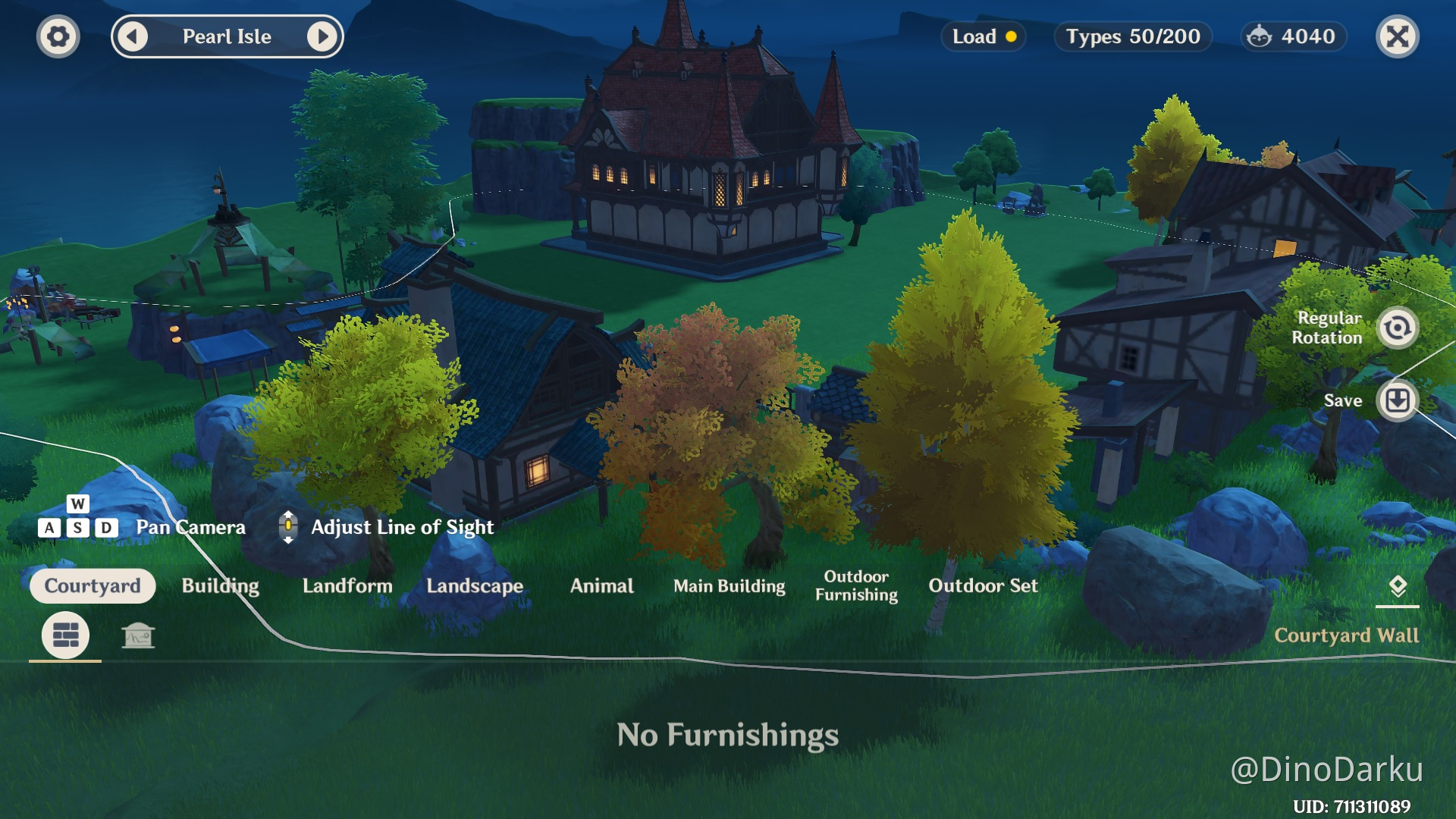Image resolution: width=1456 pixels, height=819 pixels.
Task: Open the Landform category
Action: pos(347,585)
